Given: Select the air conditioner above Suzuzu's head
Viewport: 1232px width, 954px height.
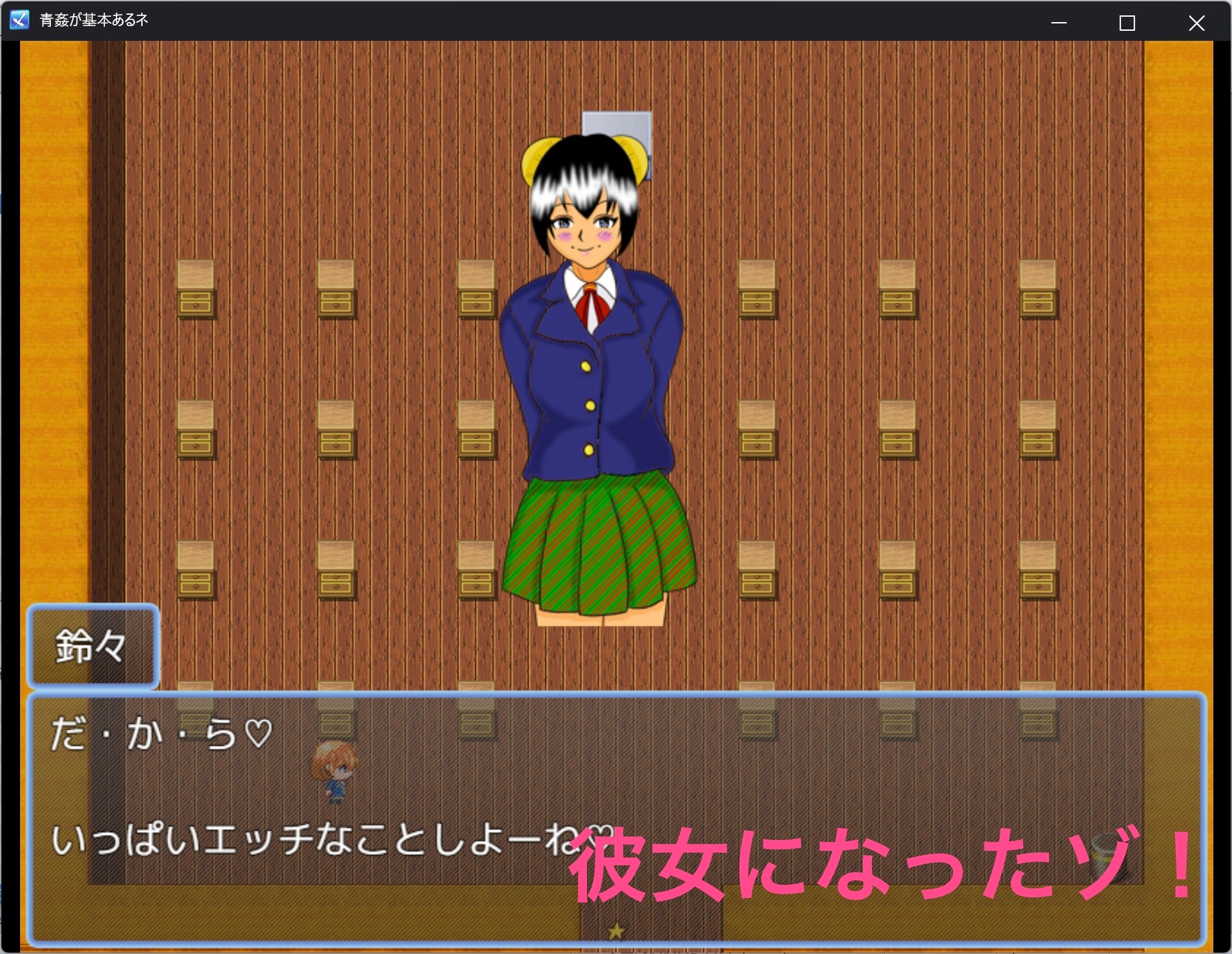Looking at the screenshot, I should [616, 127].
